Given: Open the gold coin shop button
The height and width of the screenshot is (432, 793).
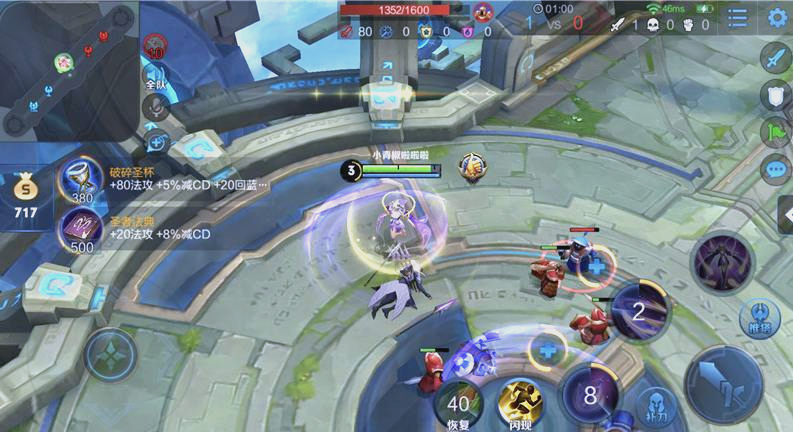Looking at the screenshot, I should [x=24, y=193].
